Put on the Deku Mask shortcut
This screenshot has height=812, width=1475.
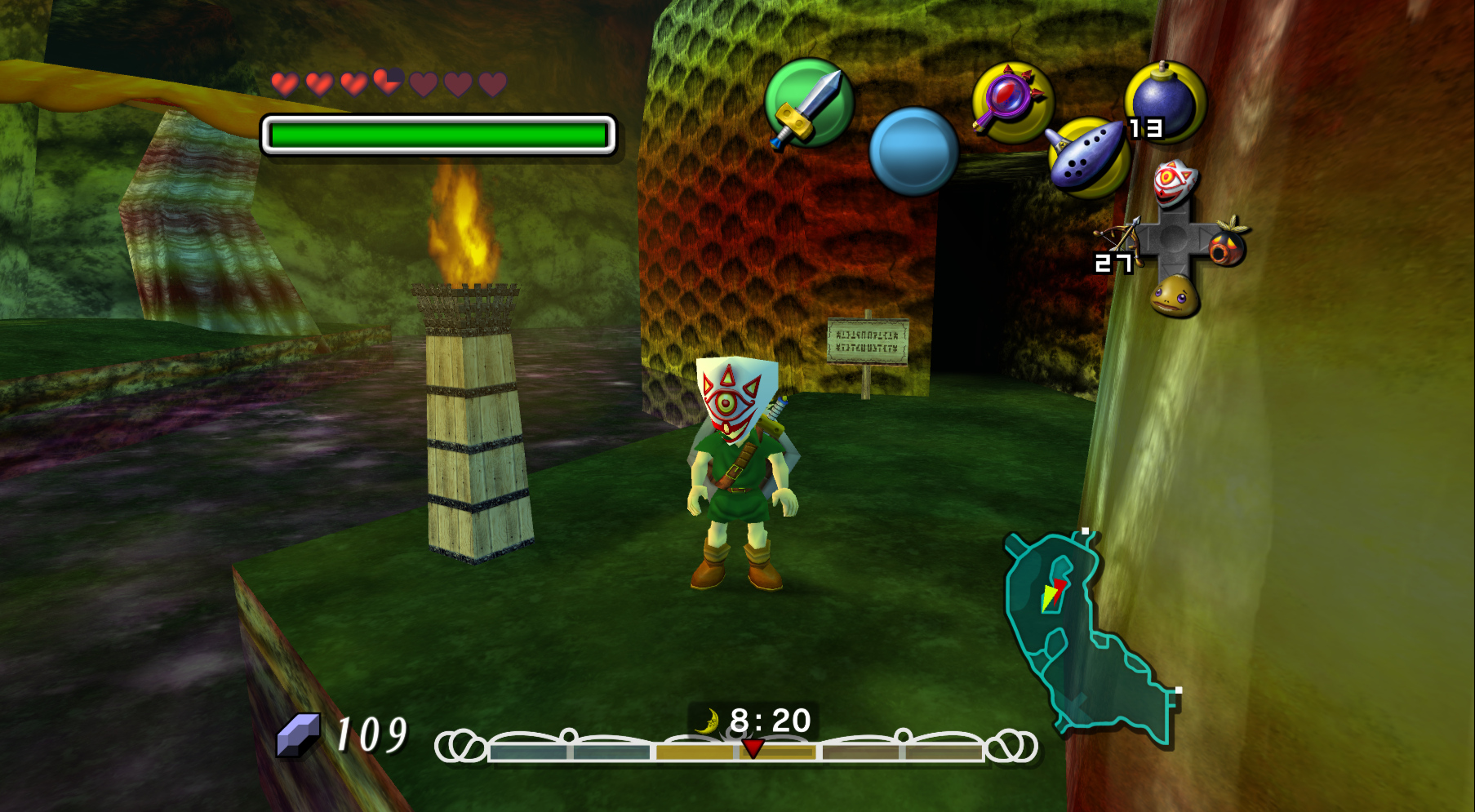(x=1228, y=241)
